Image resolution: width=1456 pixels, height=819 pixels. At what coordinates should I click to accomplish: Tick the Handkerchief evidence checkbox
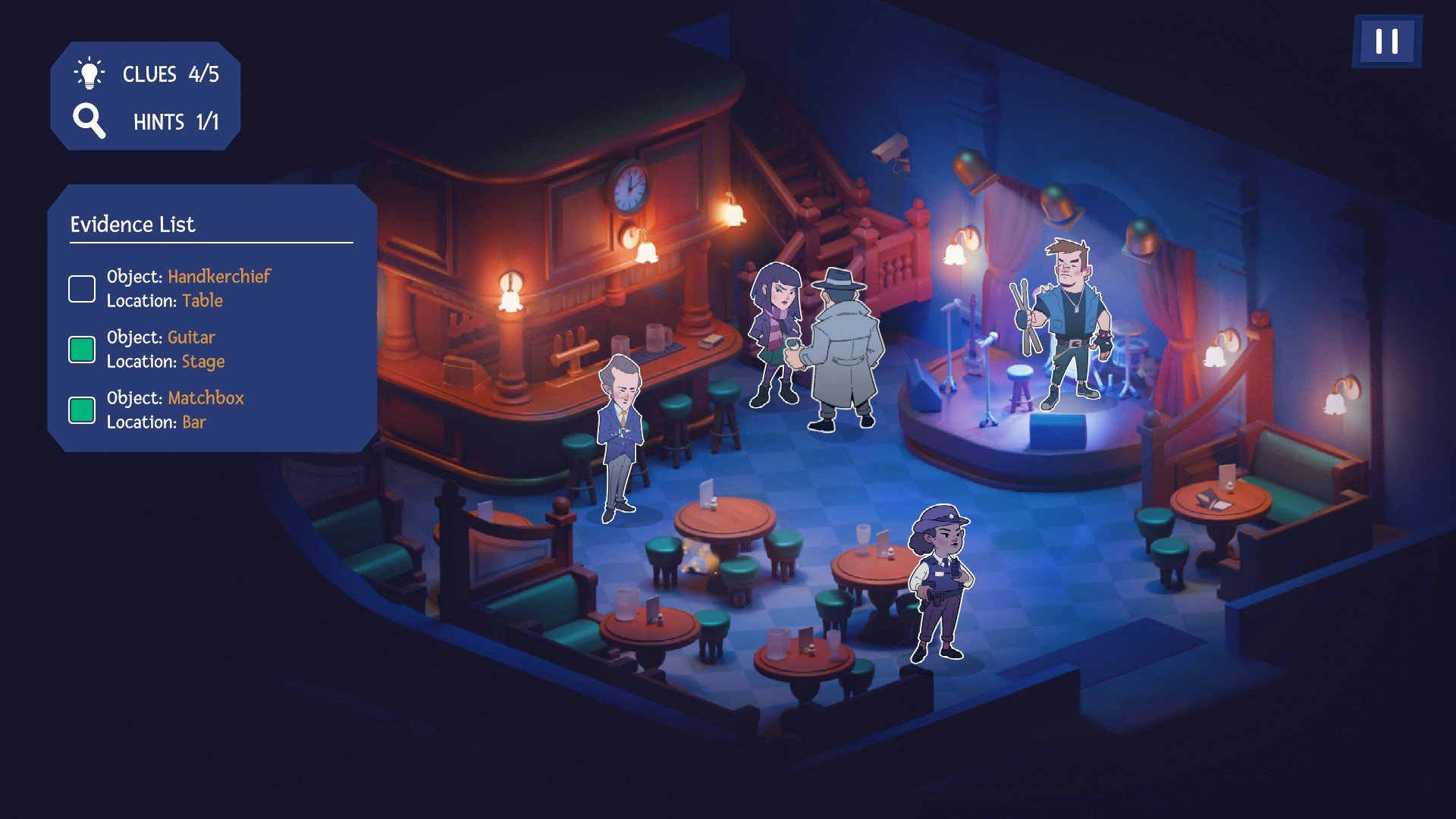coord(82,289)
